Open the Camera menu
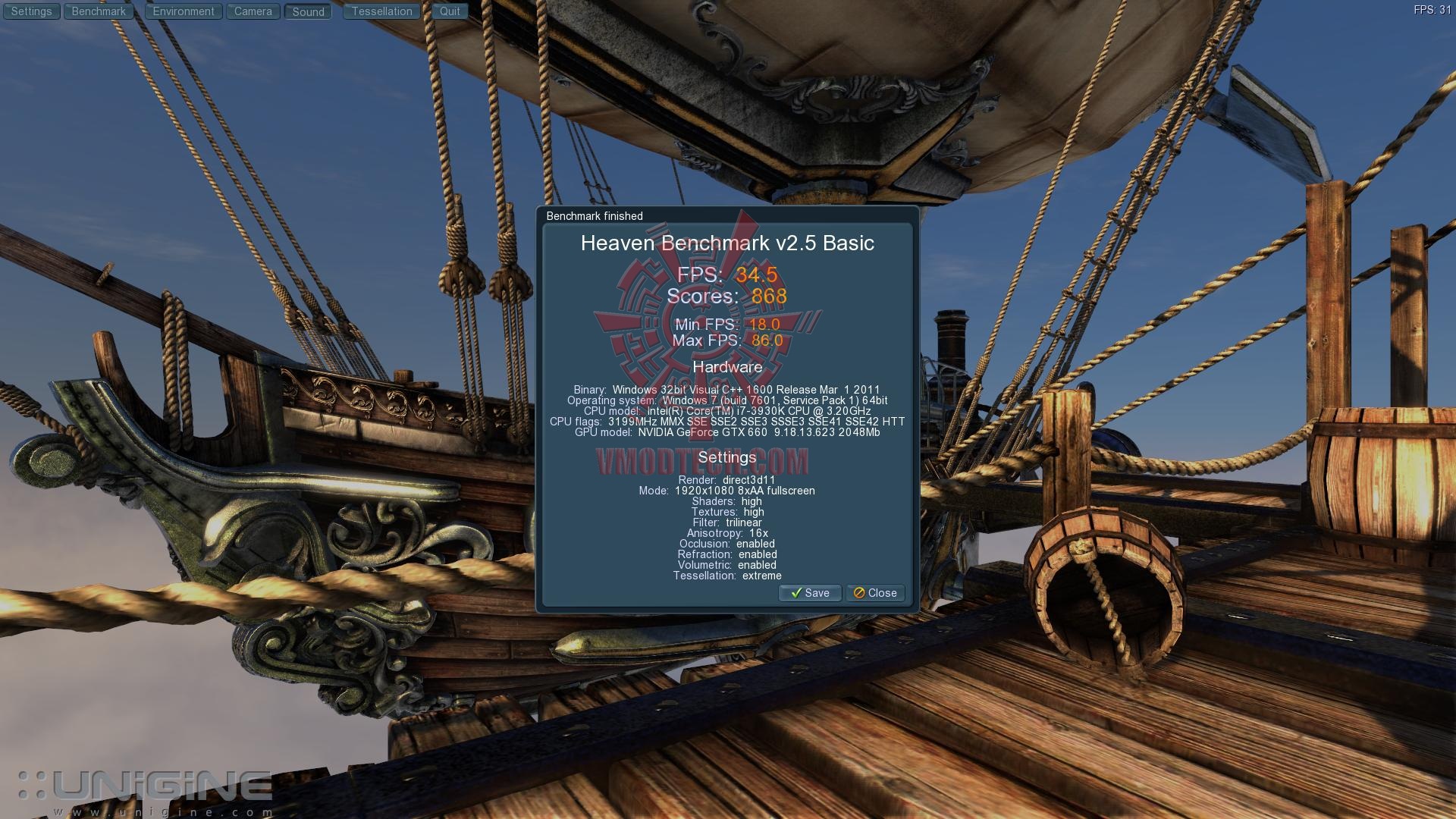This screenshot has width=1456, height=819. click(x=253, y=11)
